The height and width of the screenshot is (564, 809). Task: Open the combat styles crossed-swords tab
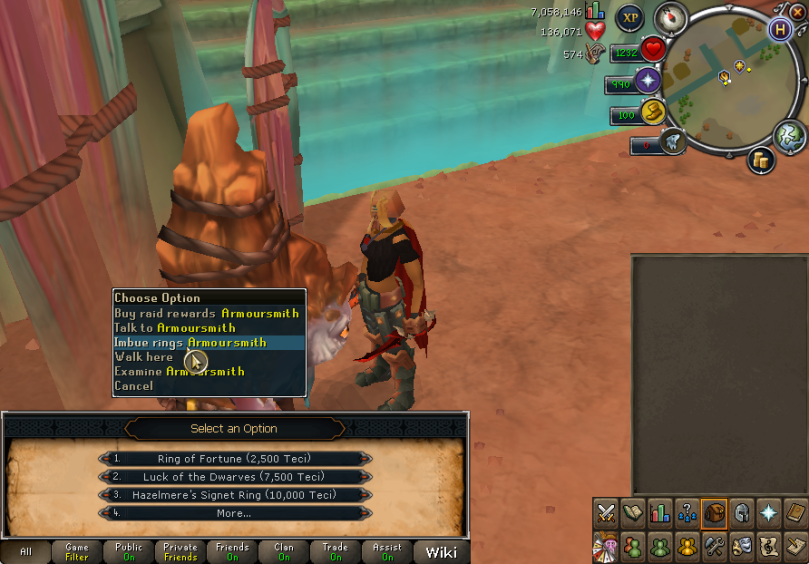click(606, 513)
